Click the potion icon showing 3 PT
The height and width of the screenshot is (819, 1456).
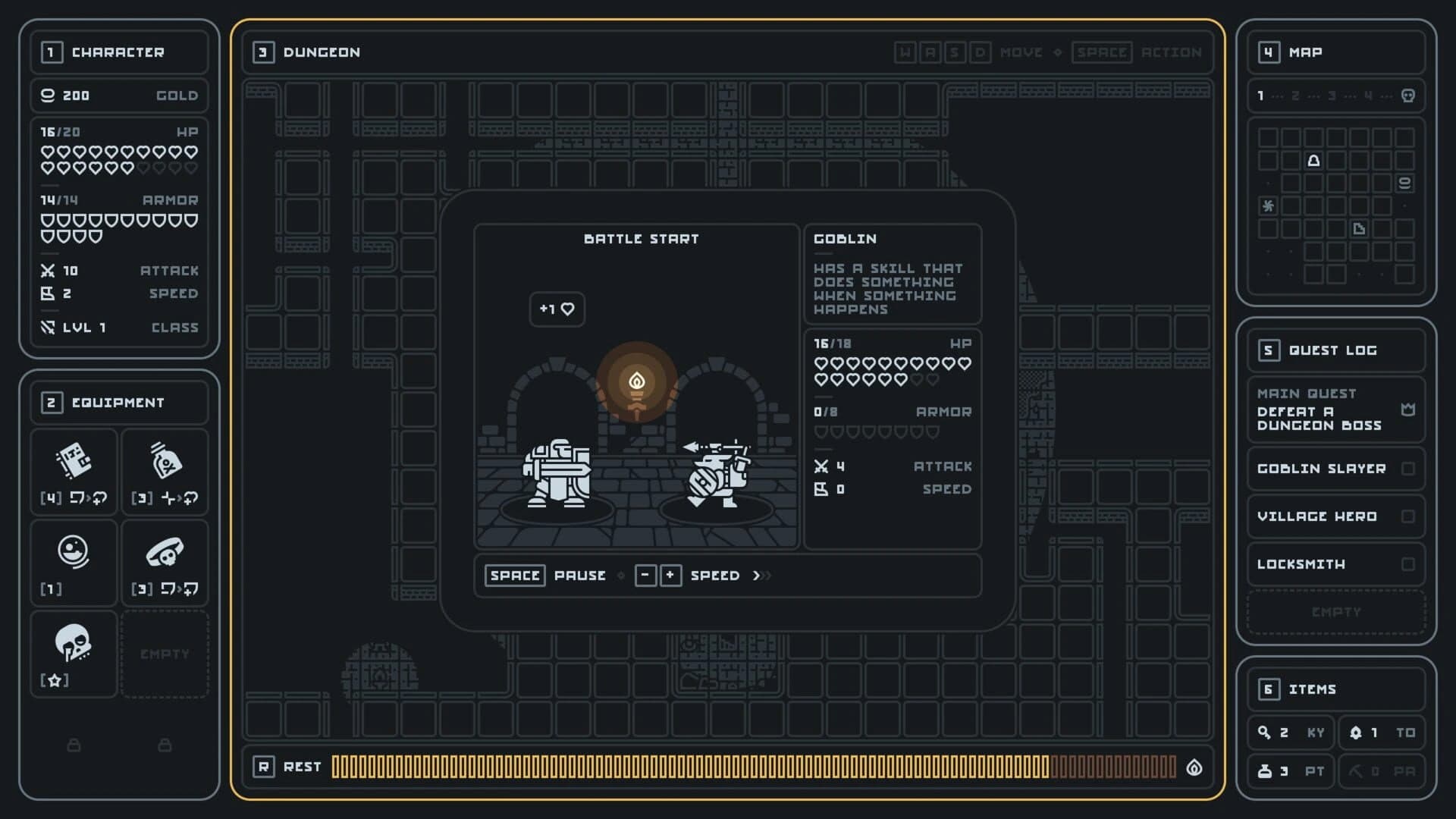[x=1265, y=771]
